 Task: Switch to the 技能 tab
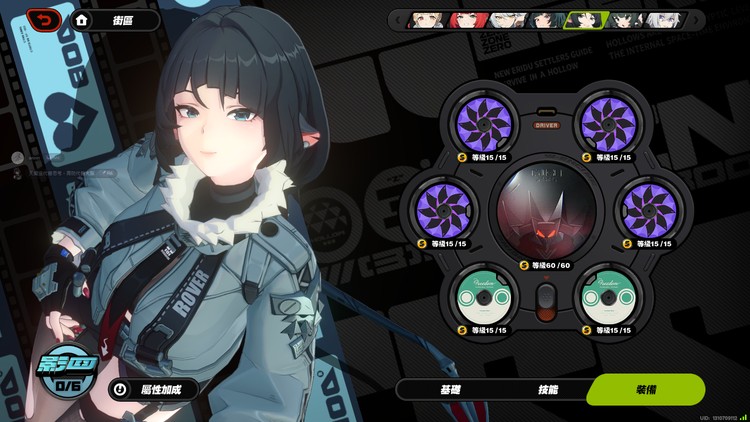(x=548, y=389)
